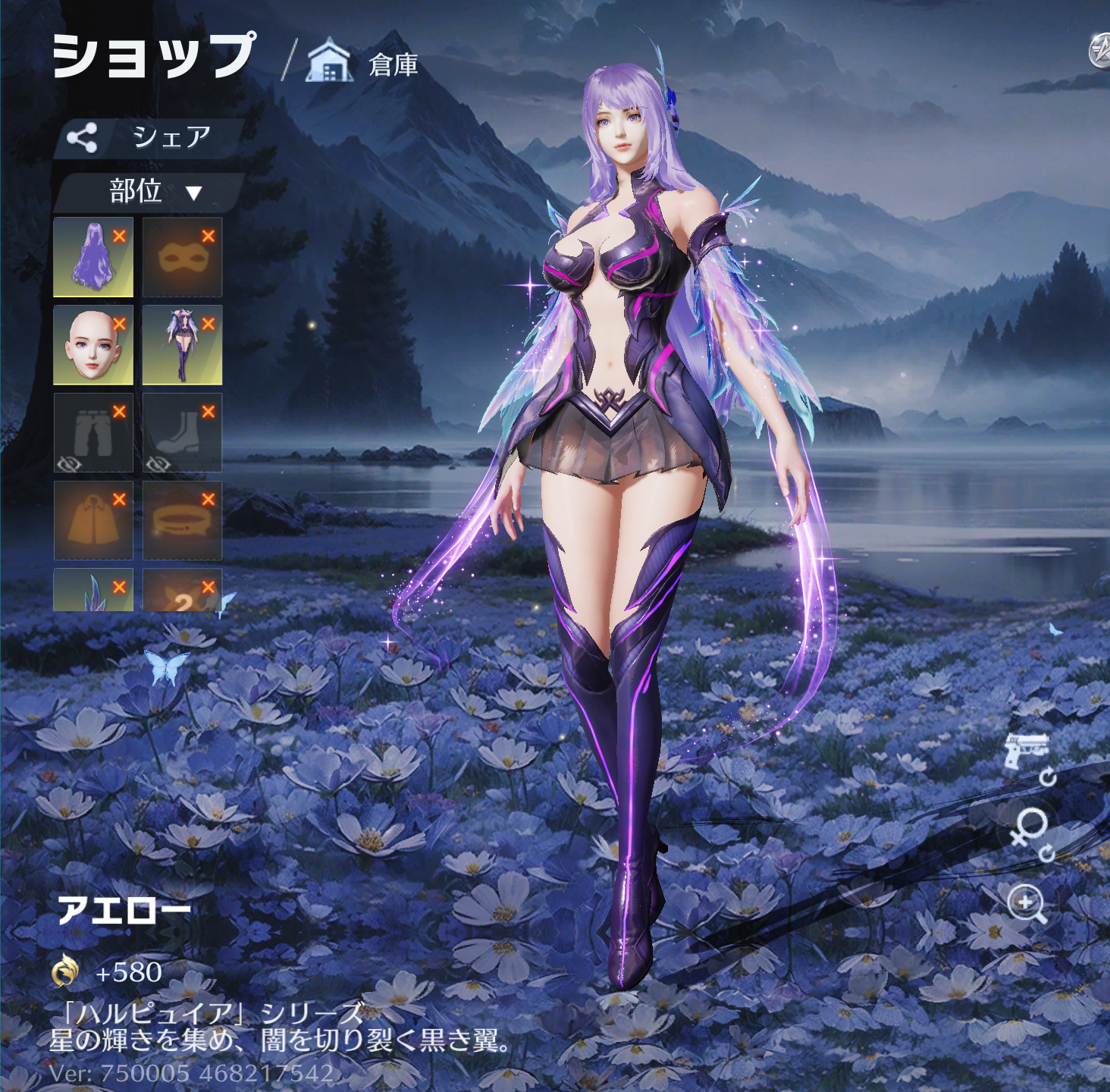Viewport: 1110px width, 1092px height.
Task: Zoom in with the magnifying glass icon
Action: [1027, 904]
